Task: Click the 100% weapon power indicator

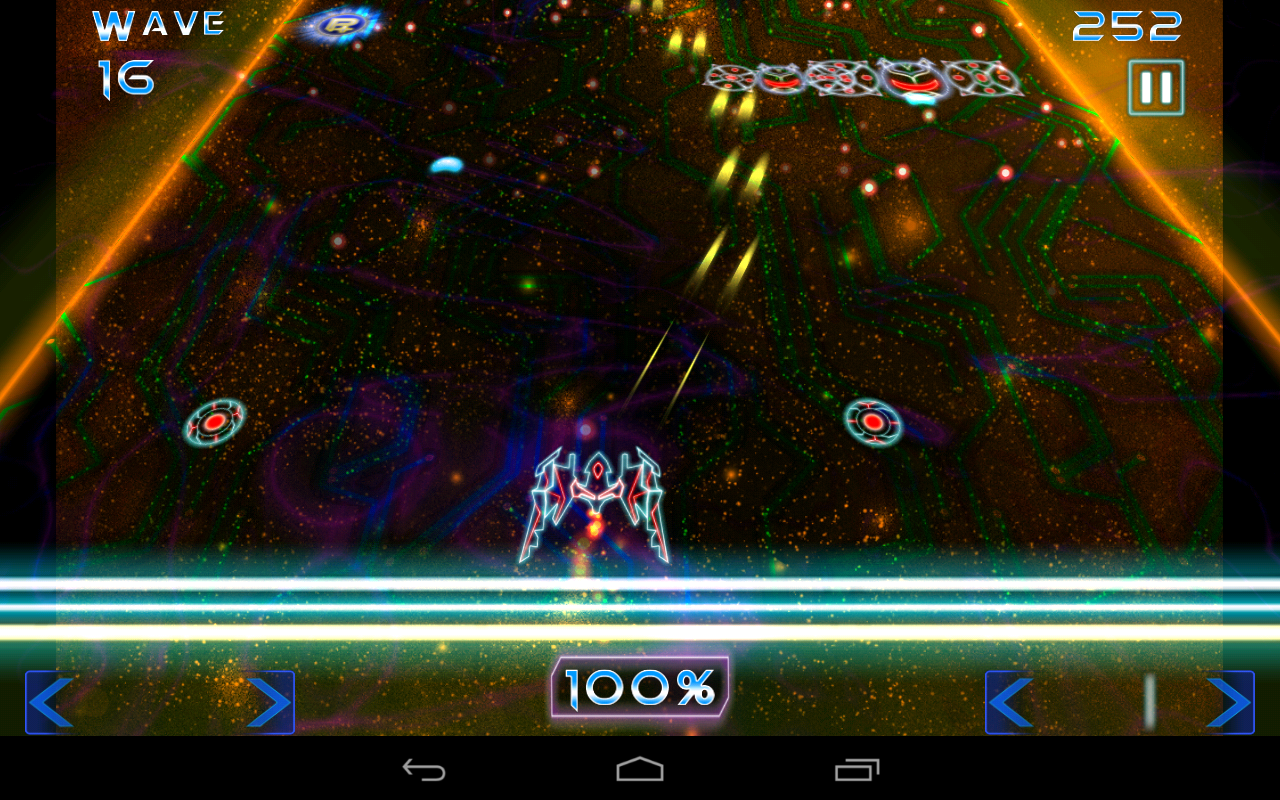Action: pyautogui.click(x=640, y=686)
